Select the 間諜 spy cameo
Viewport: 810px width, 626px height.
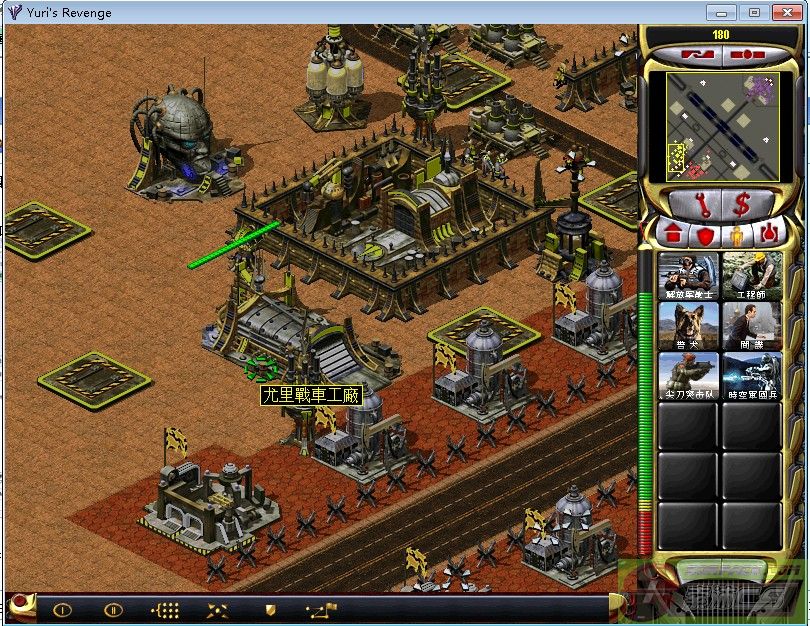point(751,326)
